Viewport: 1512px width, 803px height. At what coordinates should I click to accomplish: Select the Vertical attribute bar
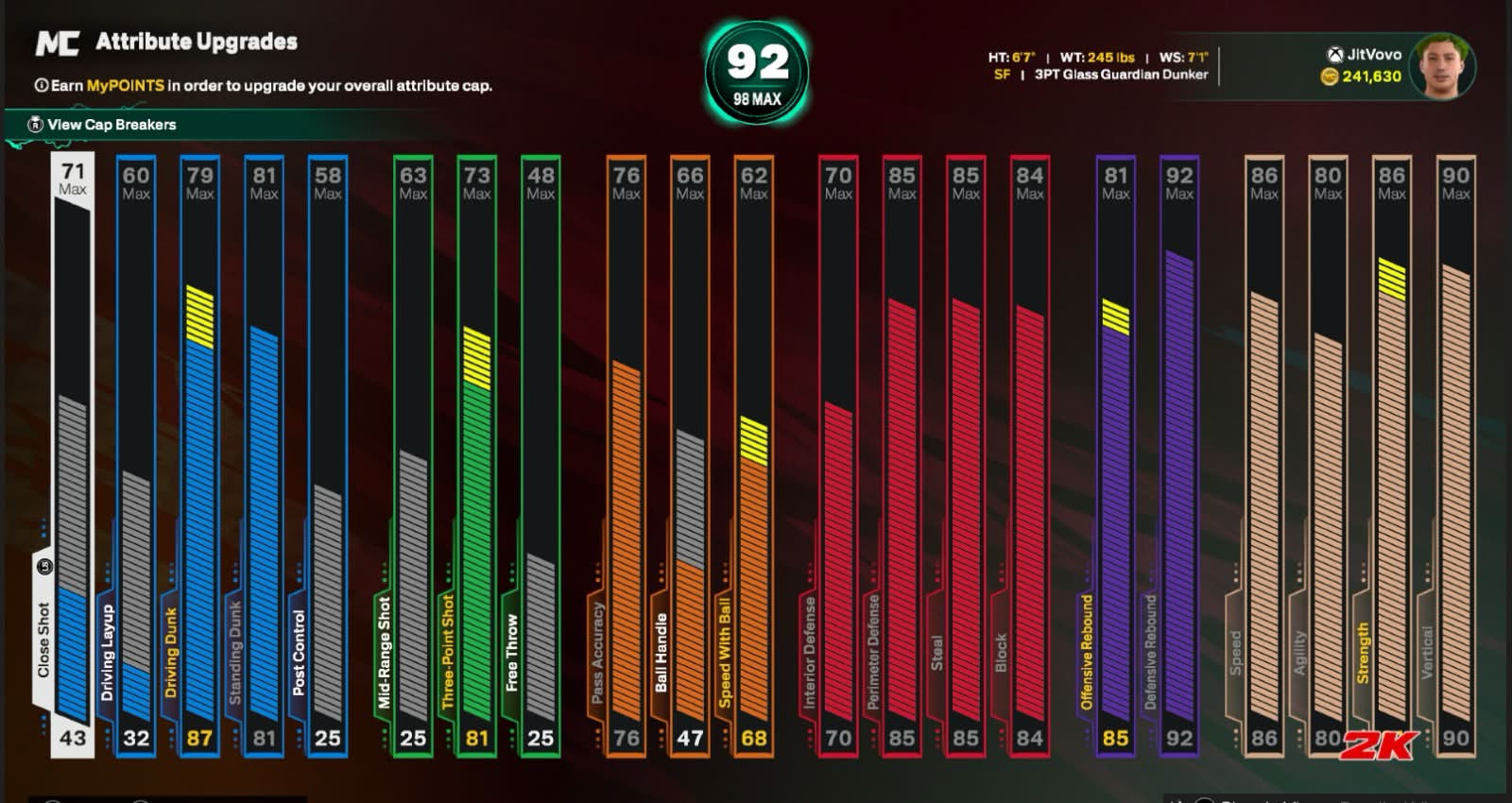[1455, 453]
